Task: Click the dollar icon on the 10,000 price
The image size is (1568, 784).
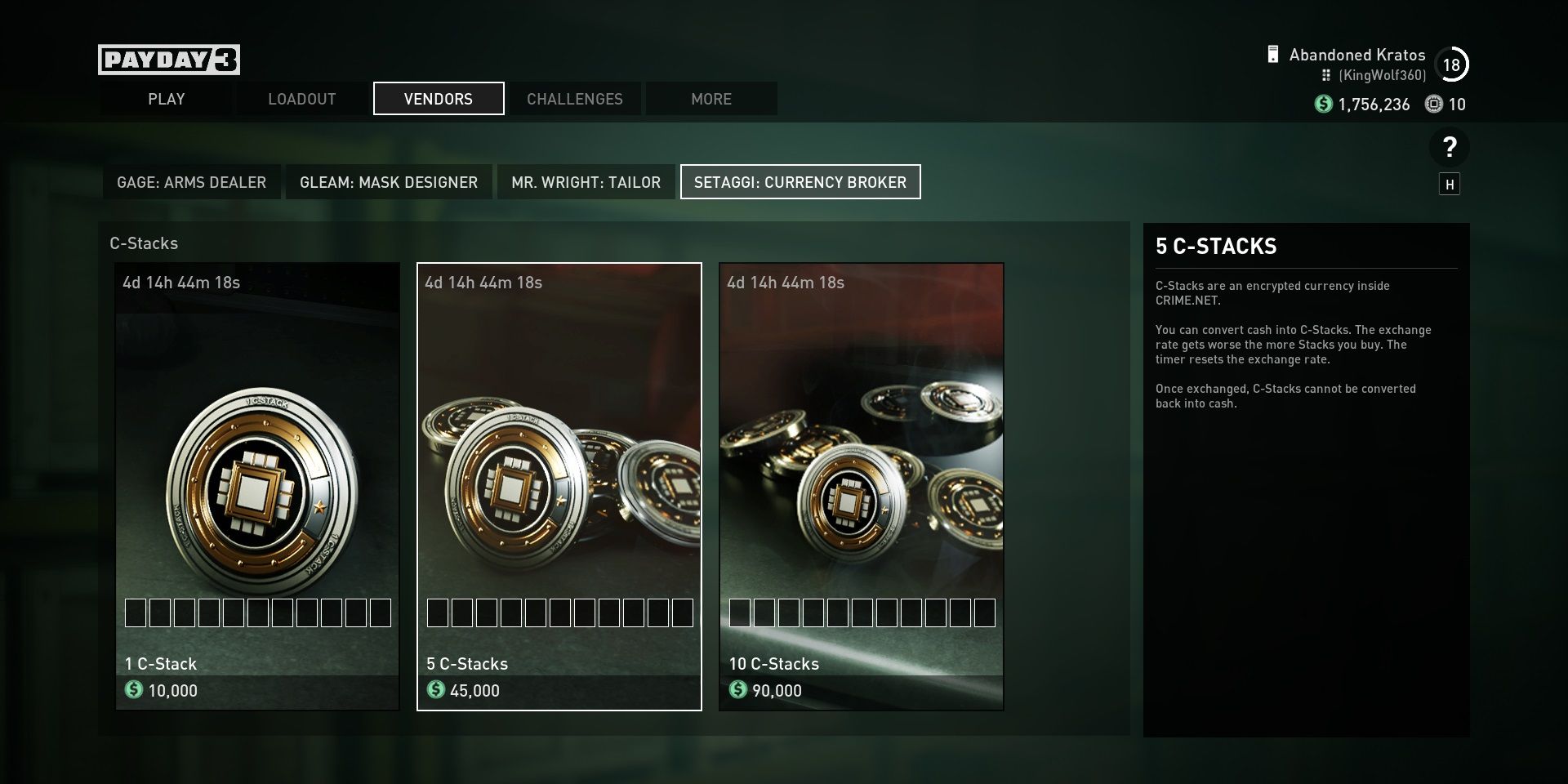Action: (135, 691)
